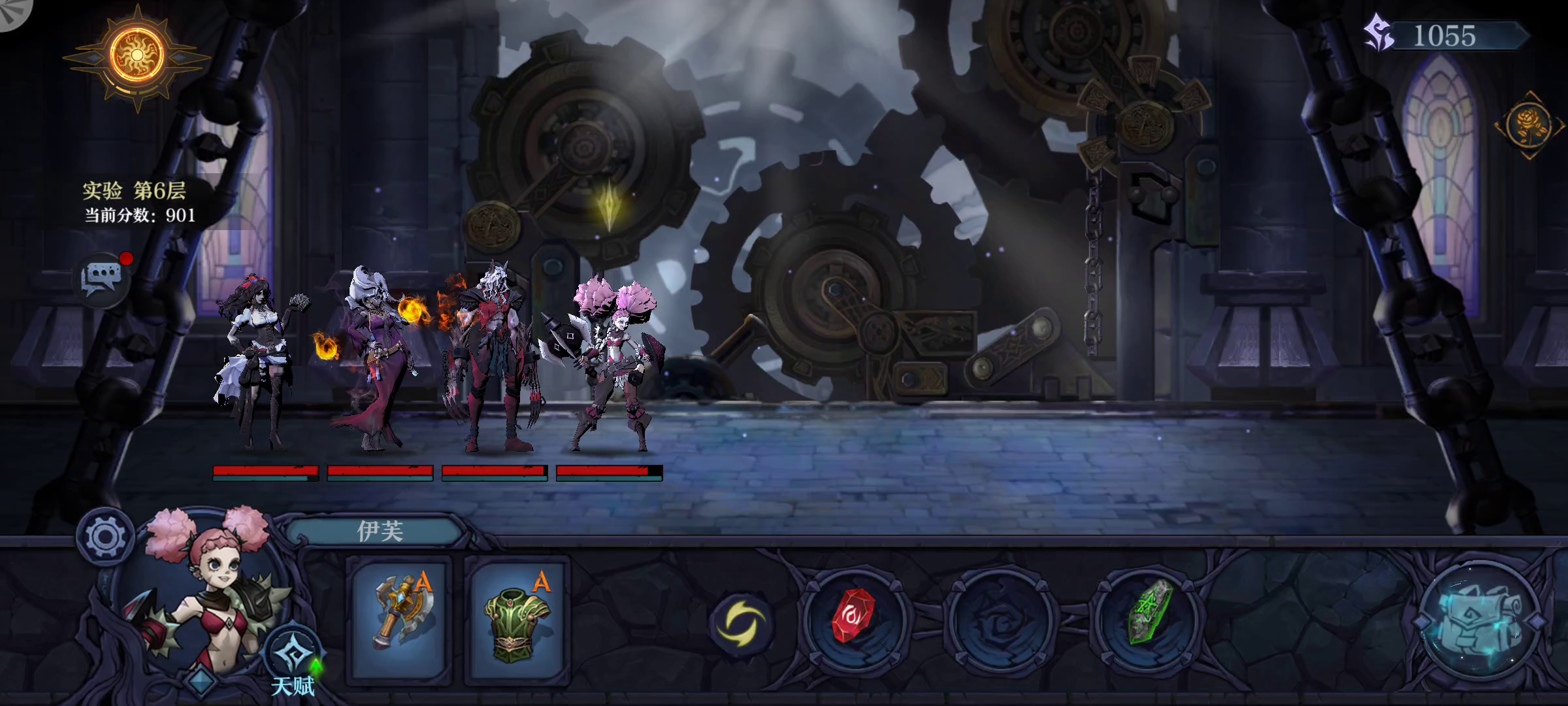The image size is (1568, 706).
Task: Click the yellow swirl swap icon
Action: click(x=741, y=623)
